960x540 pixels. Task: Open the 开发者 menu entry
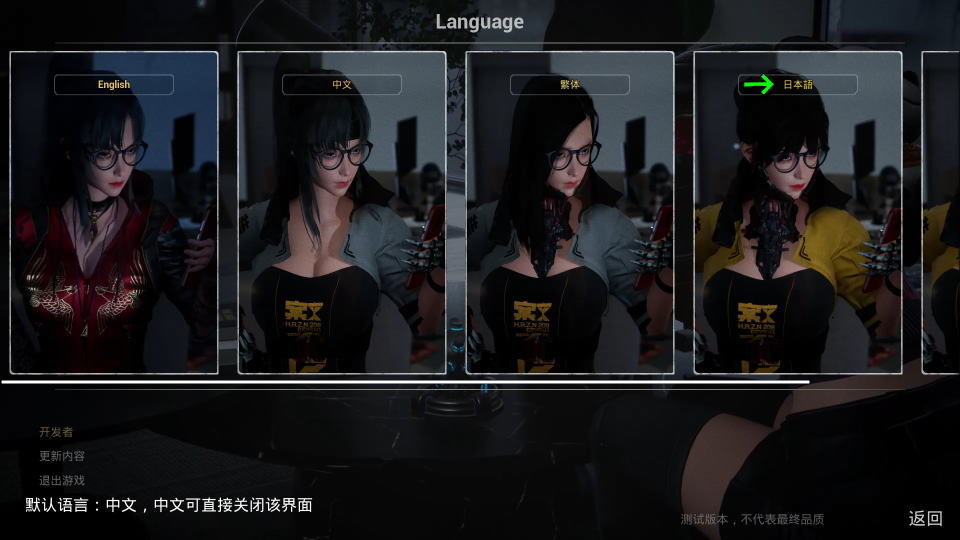click(56, 432)
